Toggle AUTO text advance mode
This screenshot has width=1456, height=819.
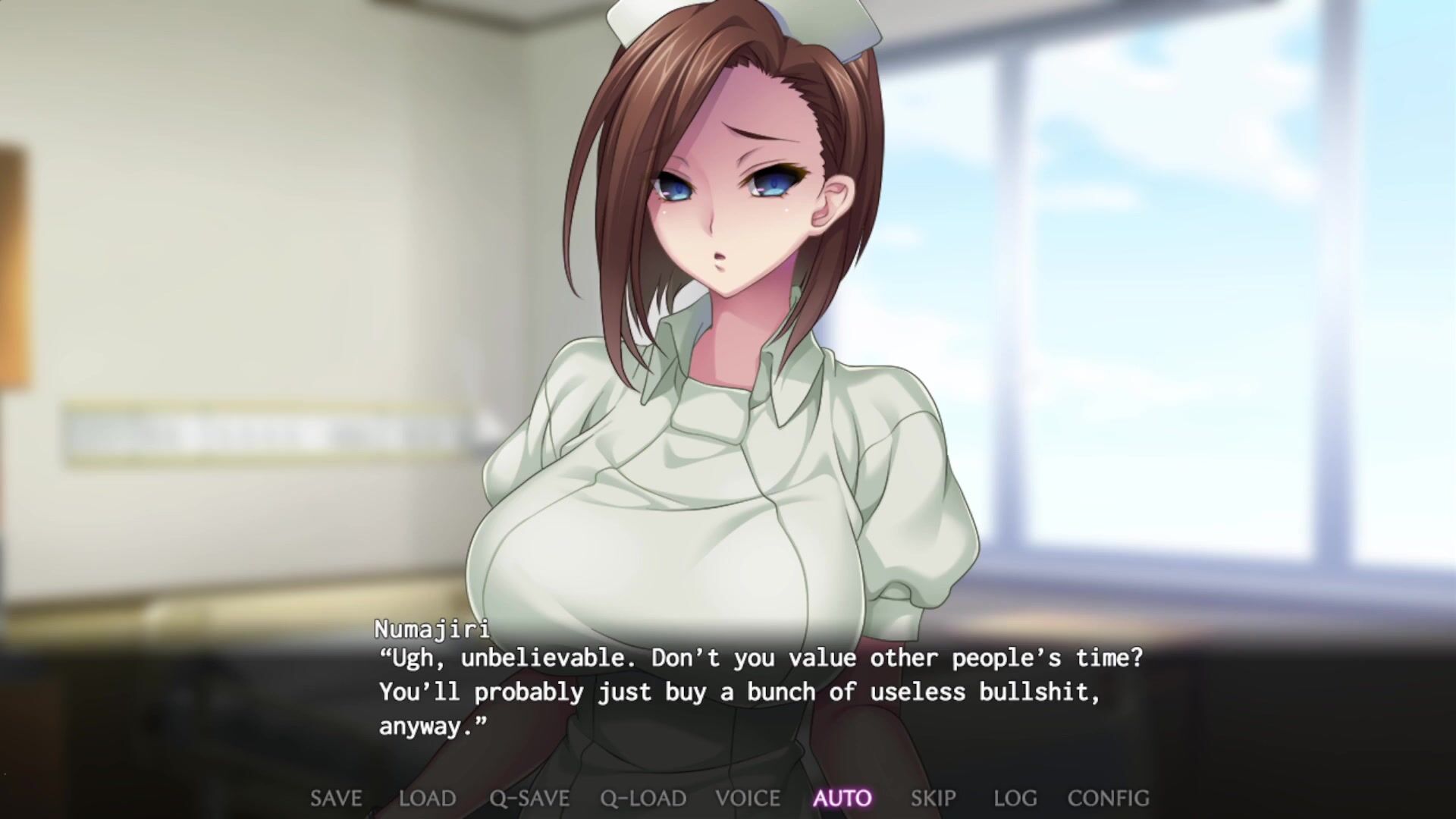(843, 799)
